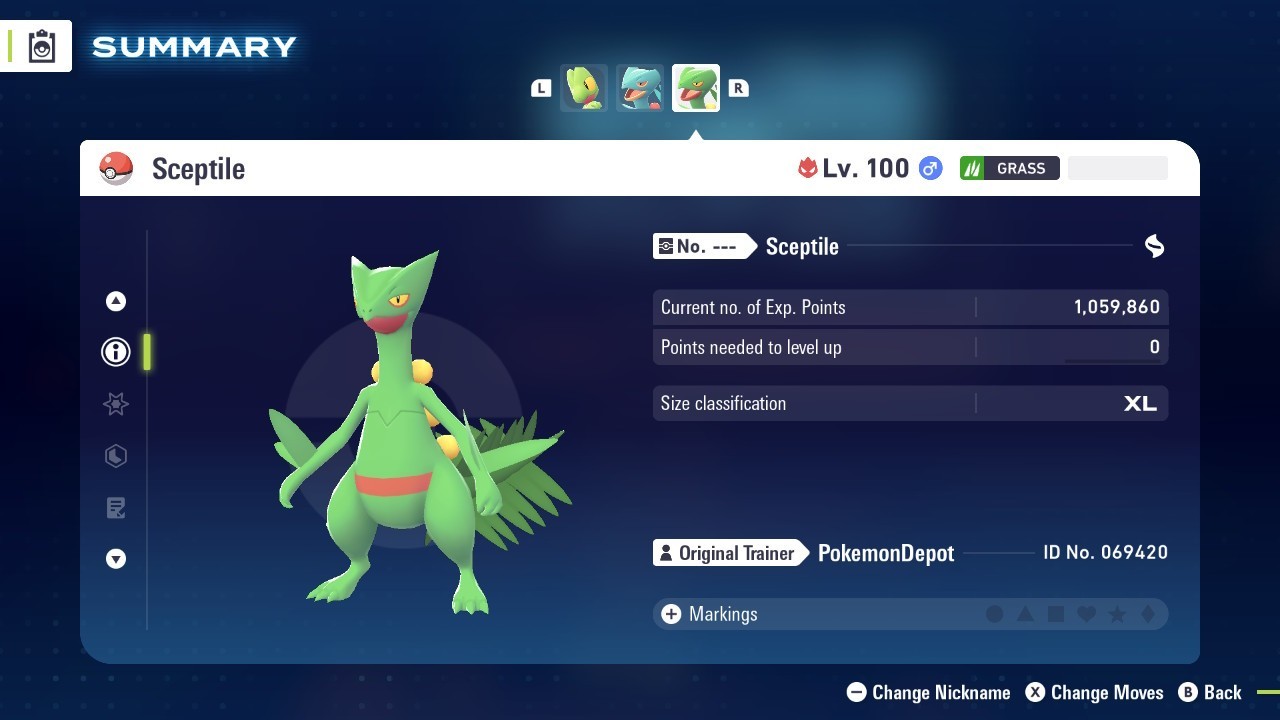Screen dimensions: 1280x720
Task: Switch to the star-shaped stats tab
Action: [x=116, y=404]
